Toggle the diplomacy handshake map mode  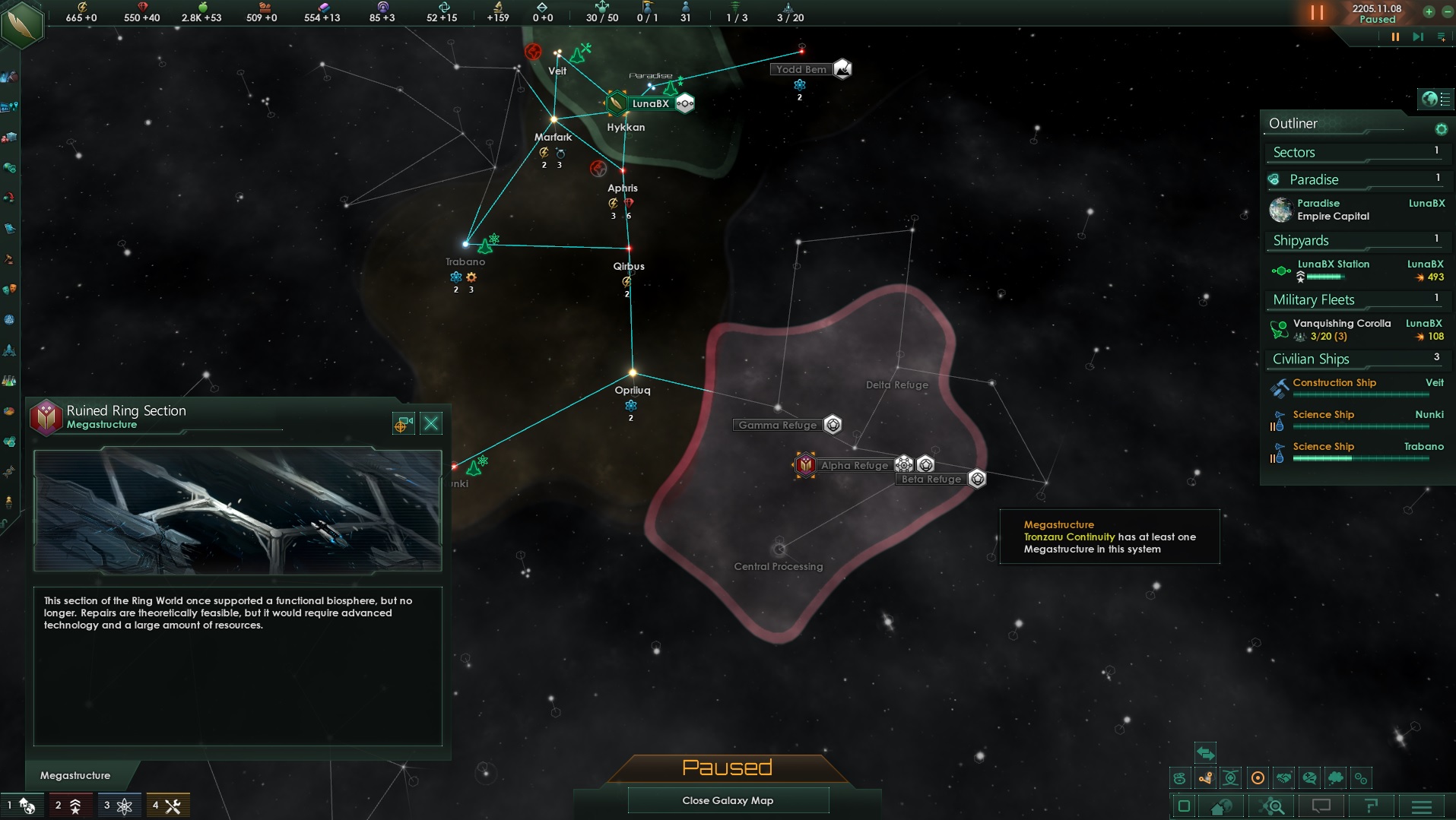[1285, 777]
